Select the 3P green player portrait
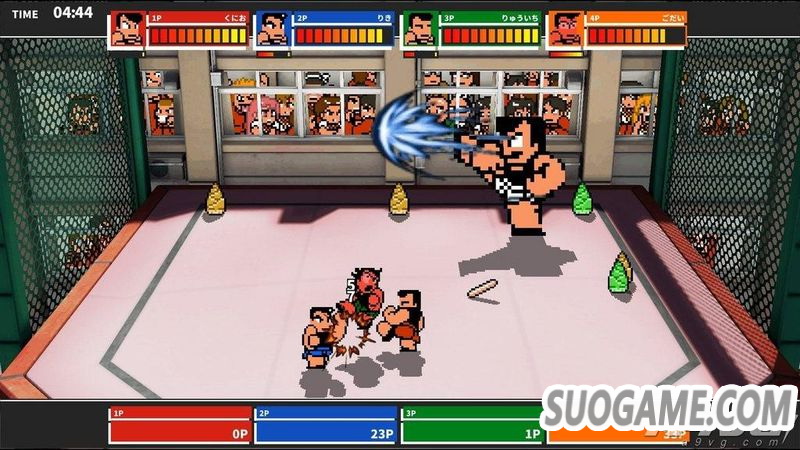This screenshot has height=450, width=800. (419, 29)
